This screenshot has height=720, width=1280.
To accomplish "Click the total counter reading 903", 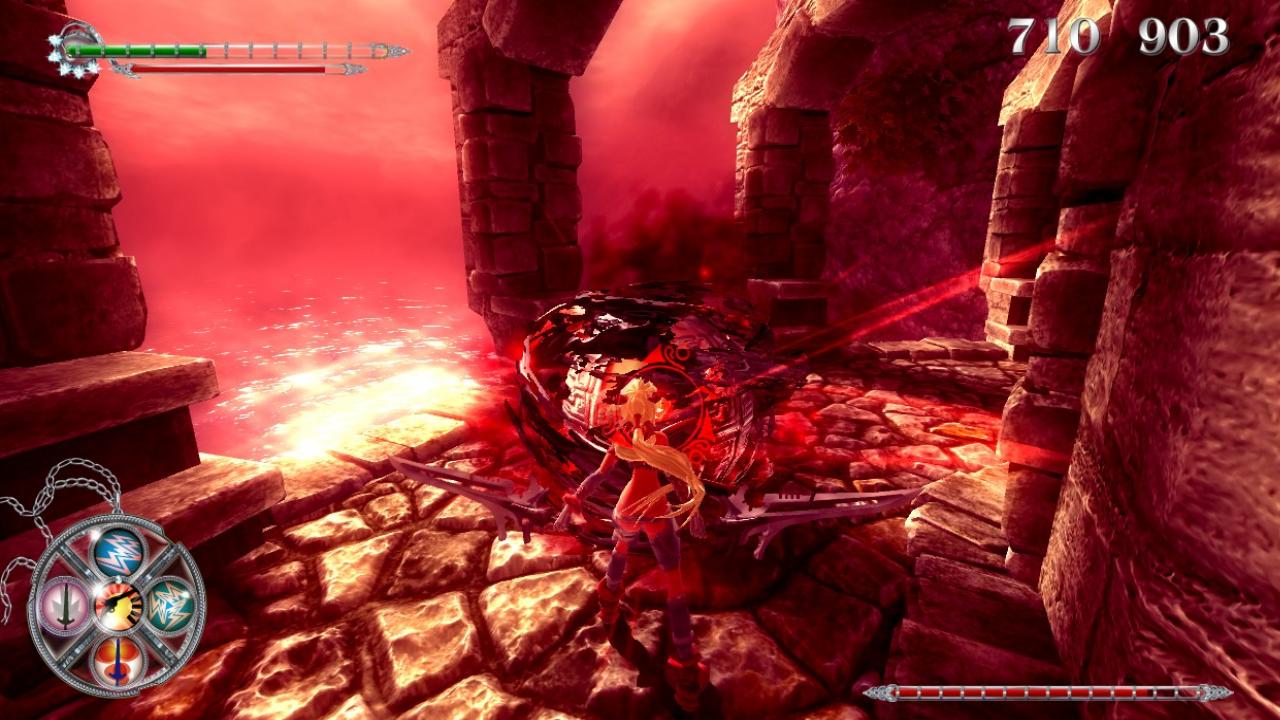I will [x=1185, y=35].
